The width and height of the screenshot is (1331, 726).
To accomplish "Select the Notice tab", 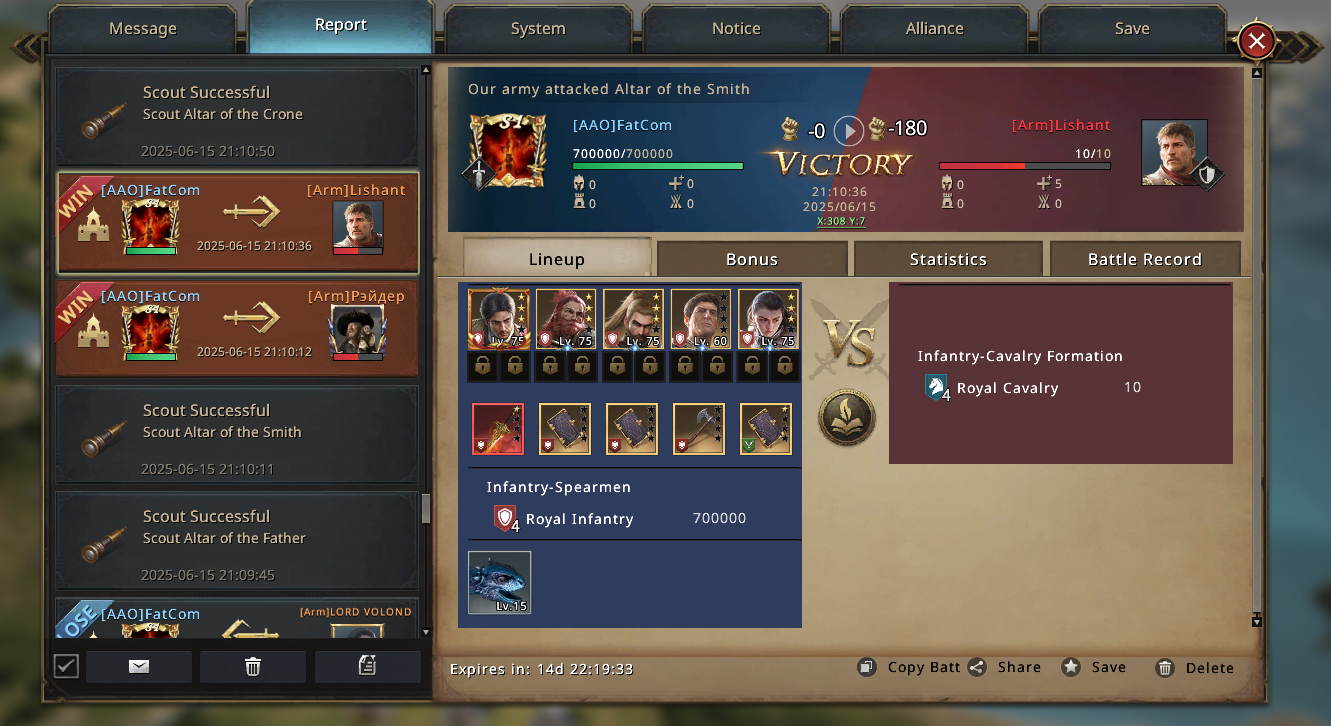I will (x=736, y=29).
